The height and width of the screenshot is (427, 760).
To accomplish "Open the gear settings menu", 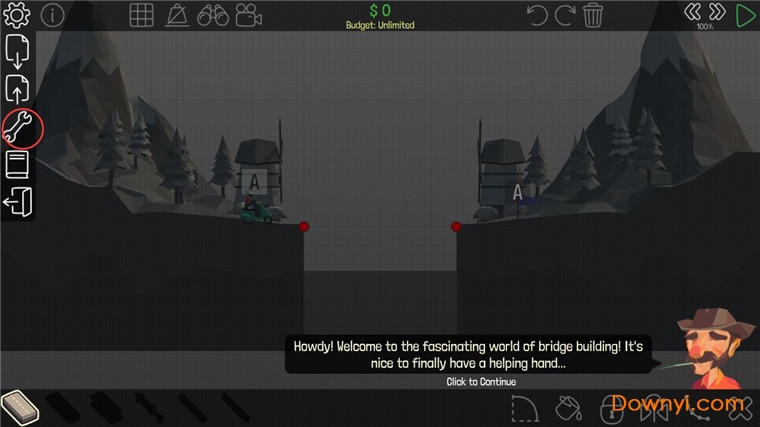I will pyautogui.click(x=18, y=15).
